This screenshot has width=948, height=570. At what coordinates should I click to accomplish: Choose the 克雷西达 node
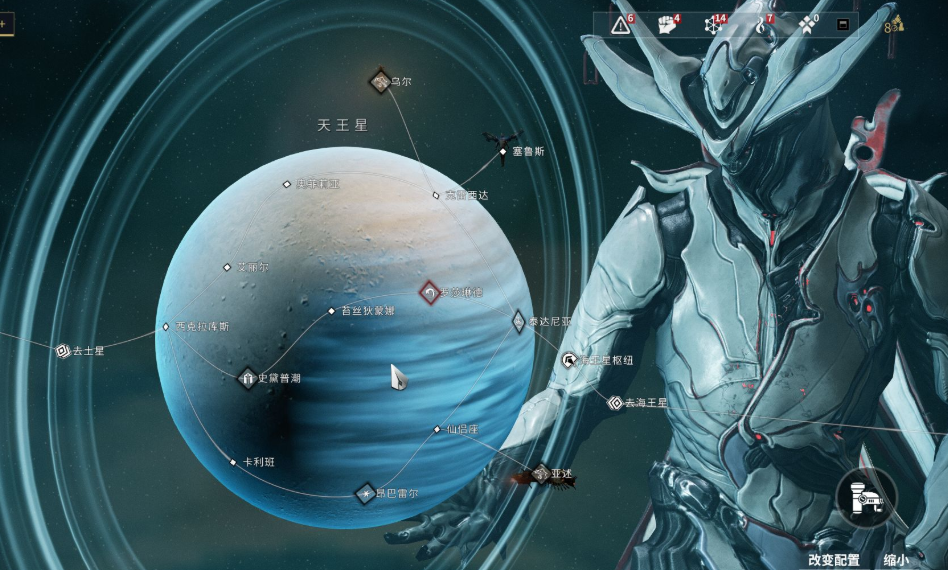coord(436,195)
